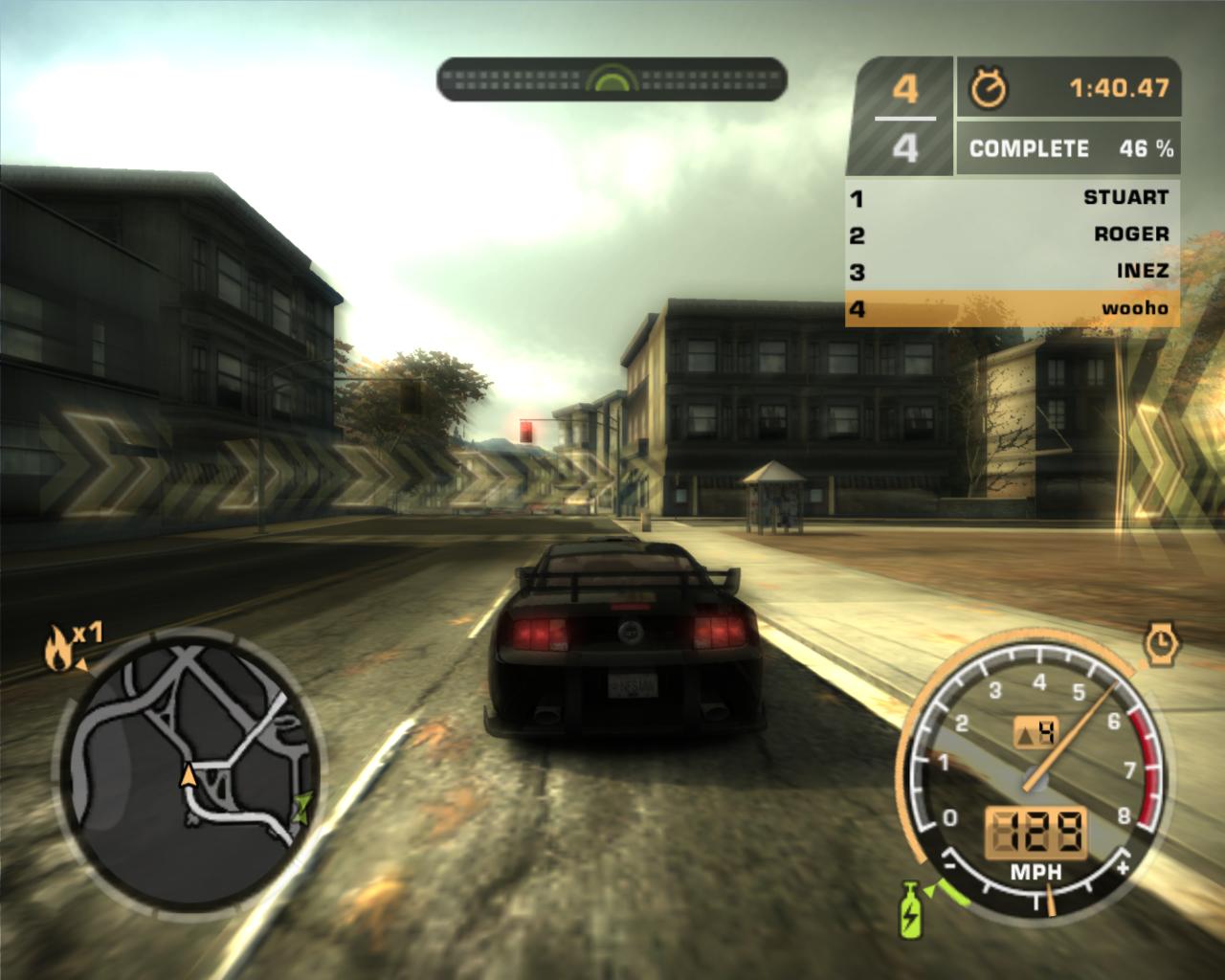Click the orange player arrow on minimap
The image size is (1225, 980).
(x=189, y=775)
